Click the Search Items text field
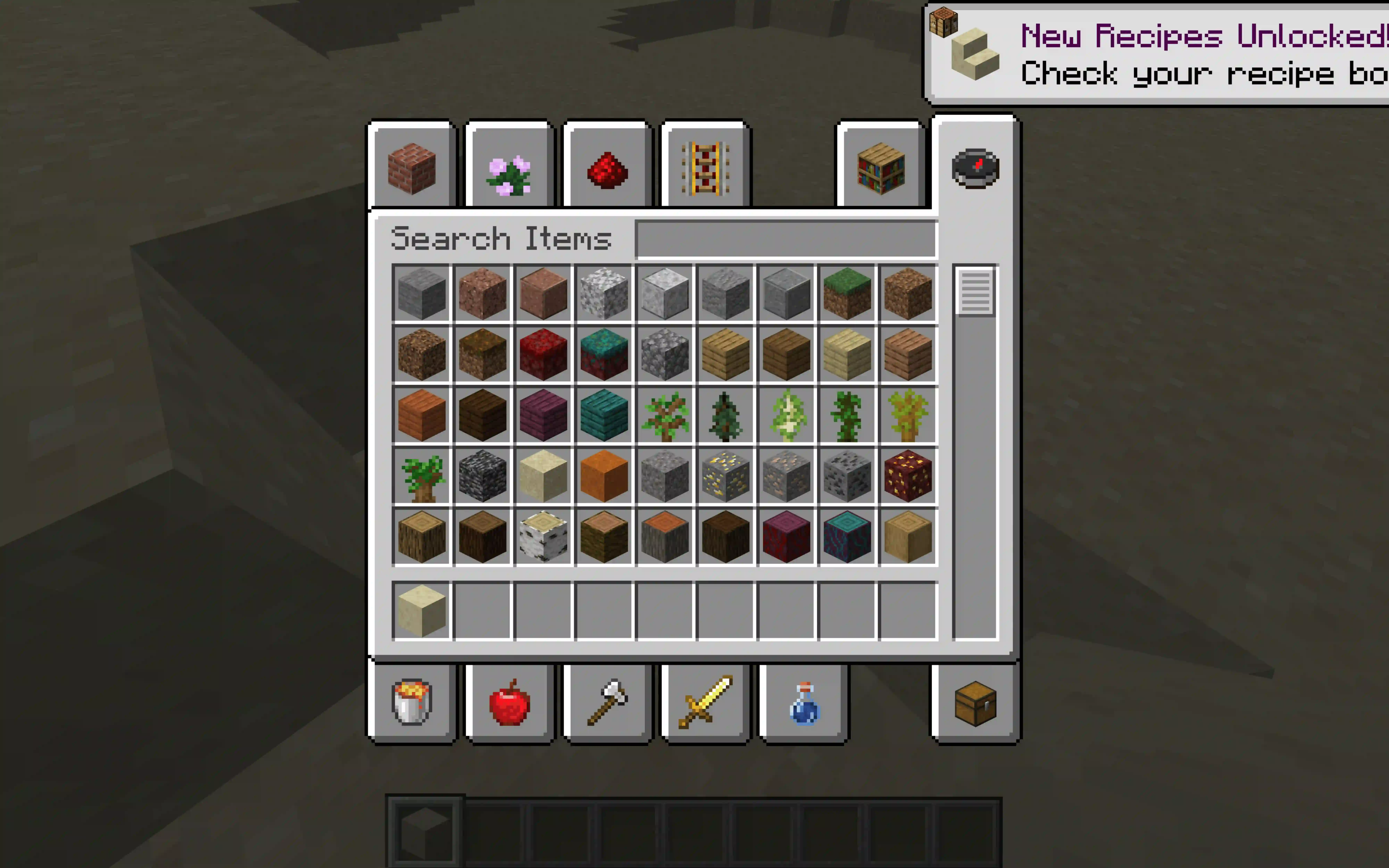The image size is (1389, 868). (786, 239)
